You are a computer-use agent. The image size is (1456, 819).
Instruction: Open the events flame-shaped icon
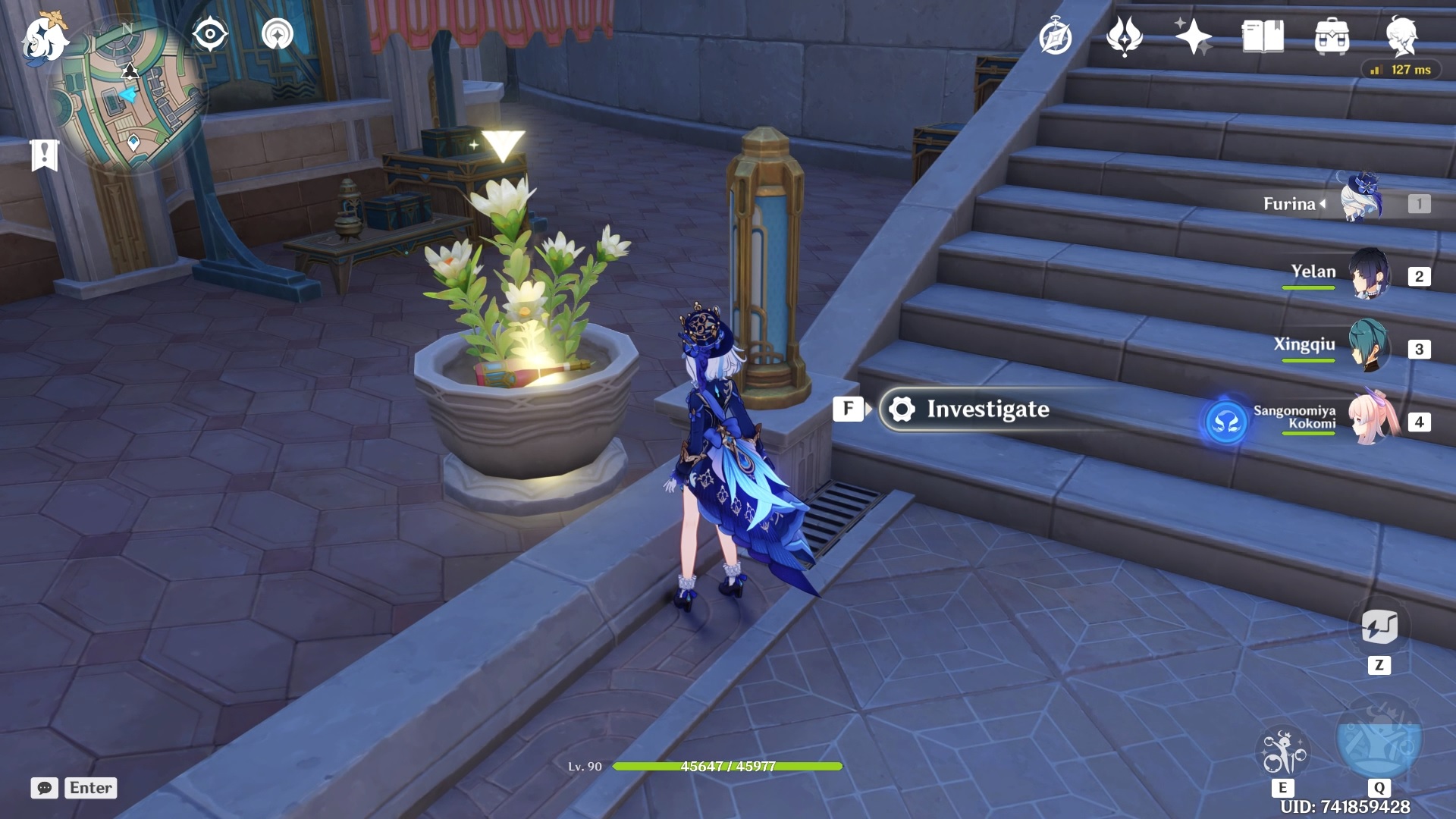(x=1124, y=36)
